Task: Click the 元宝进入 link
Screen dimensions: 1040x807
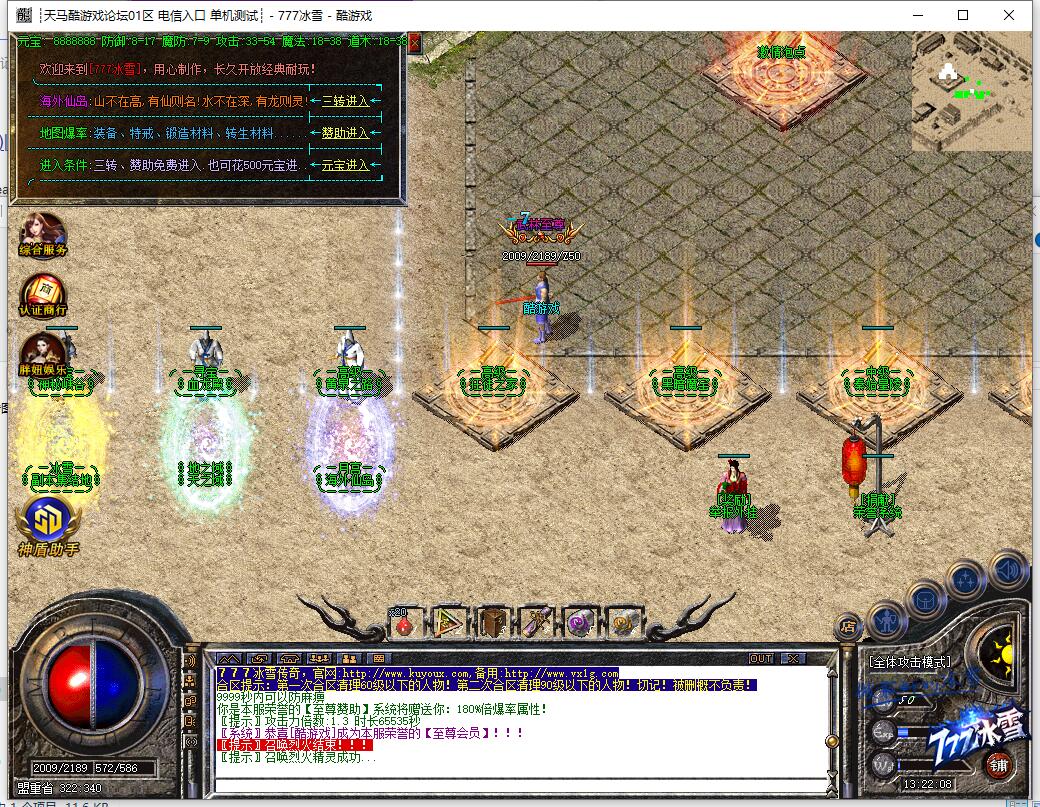Action: (345, 165)
